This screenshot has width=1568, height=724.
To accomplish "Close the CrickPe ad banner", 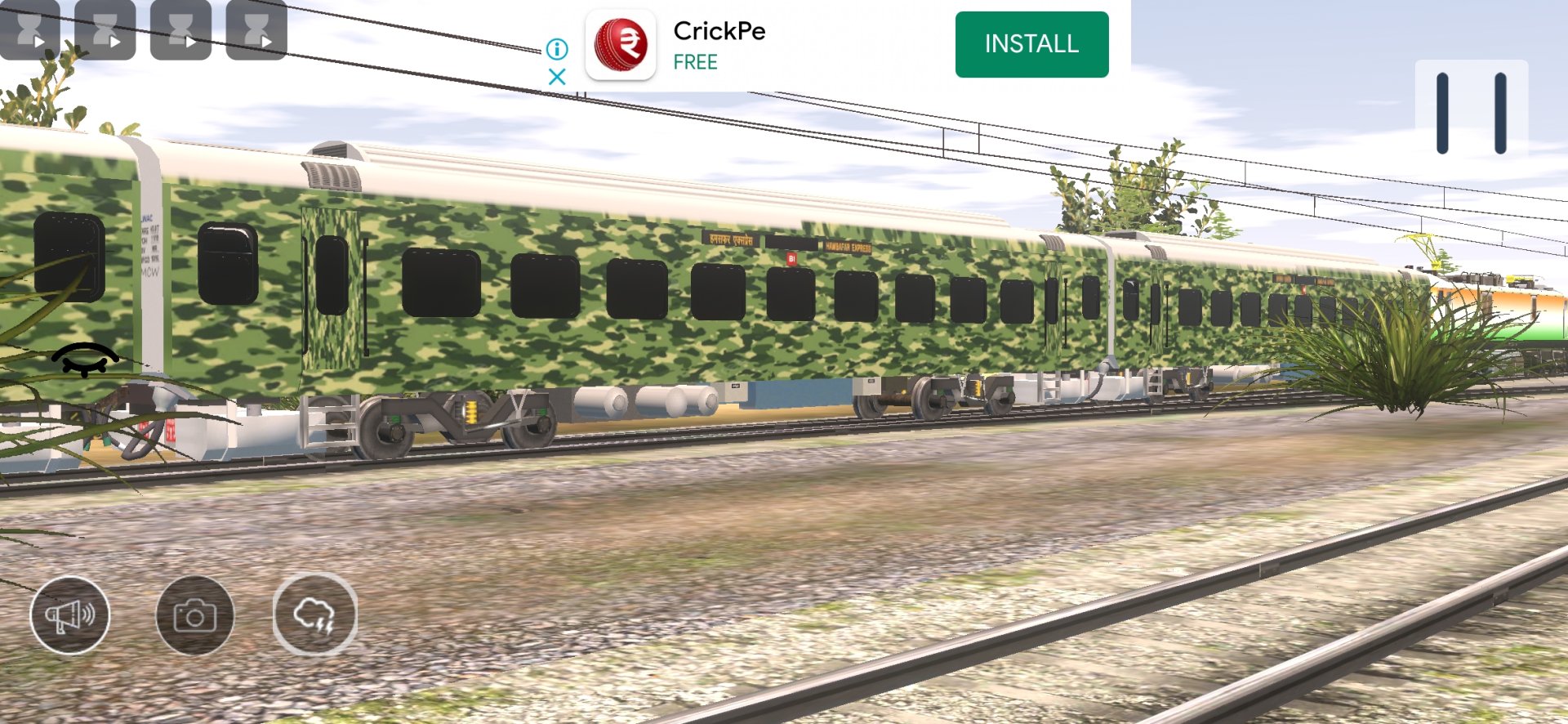I will (x=557, y=77).
